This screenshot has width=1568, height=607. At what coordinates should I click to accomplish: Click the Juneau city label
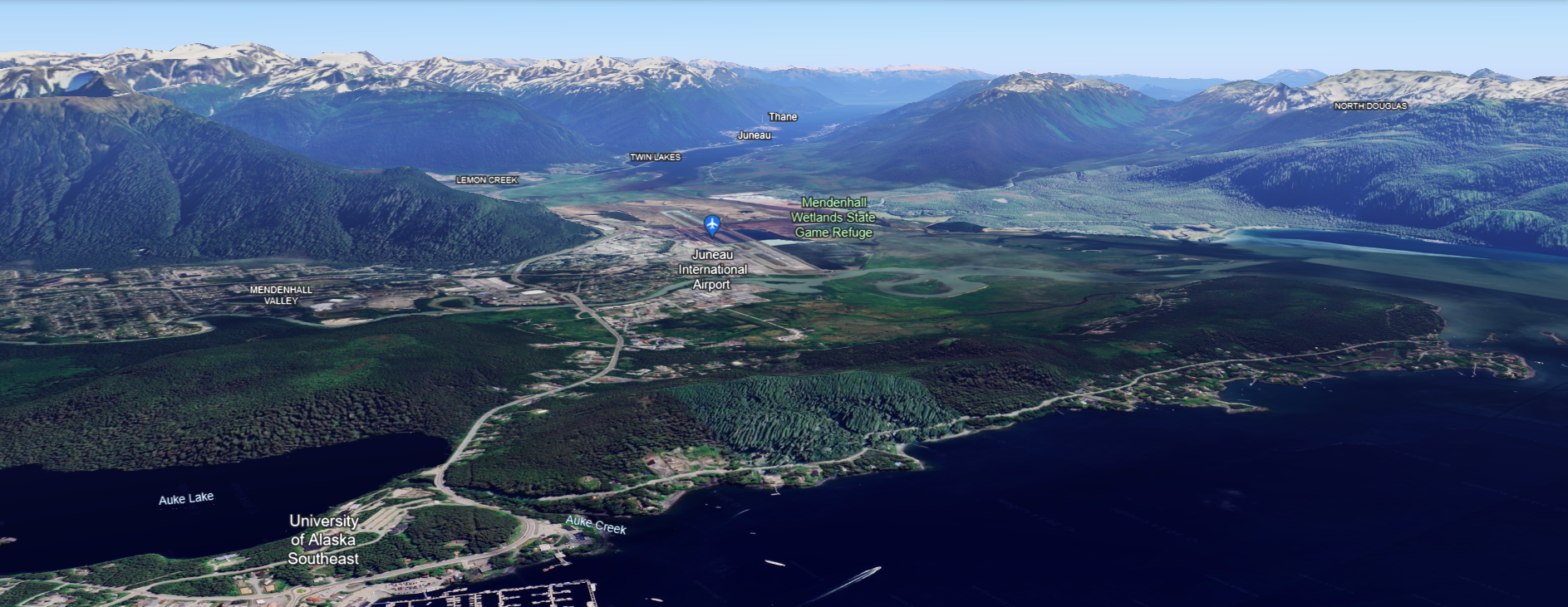tap(754, 135)
